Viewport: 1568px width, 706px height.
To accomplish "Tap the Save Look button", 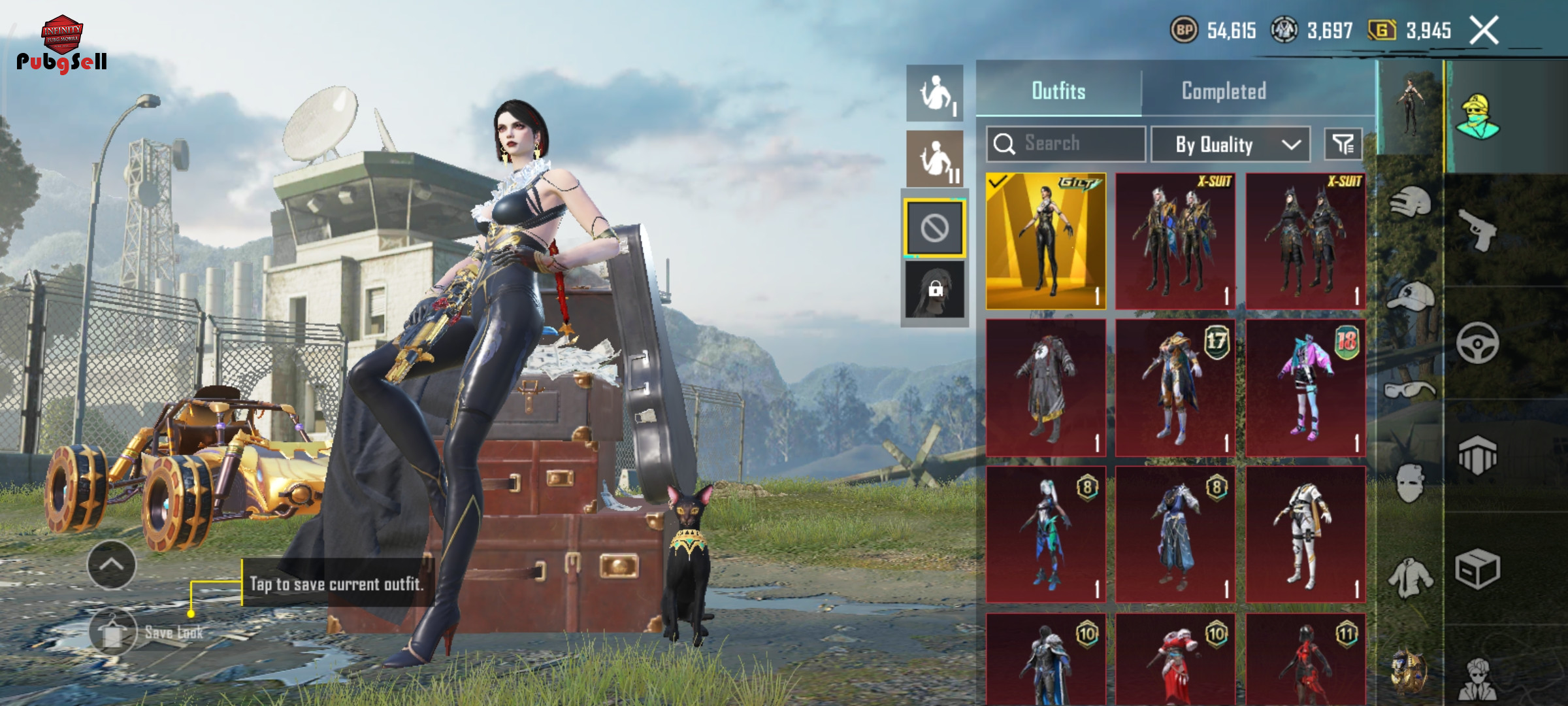I will coord(114,632).
